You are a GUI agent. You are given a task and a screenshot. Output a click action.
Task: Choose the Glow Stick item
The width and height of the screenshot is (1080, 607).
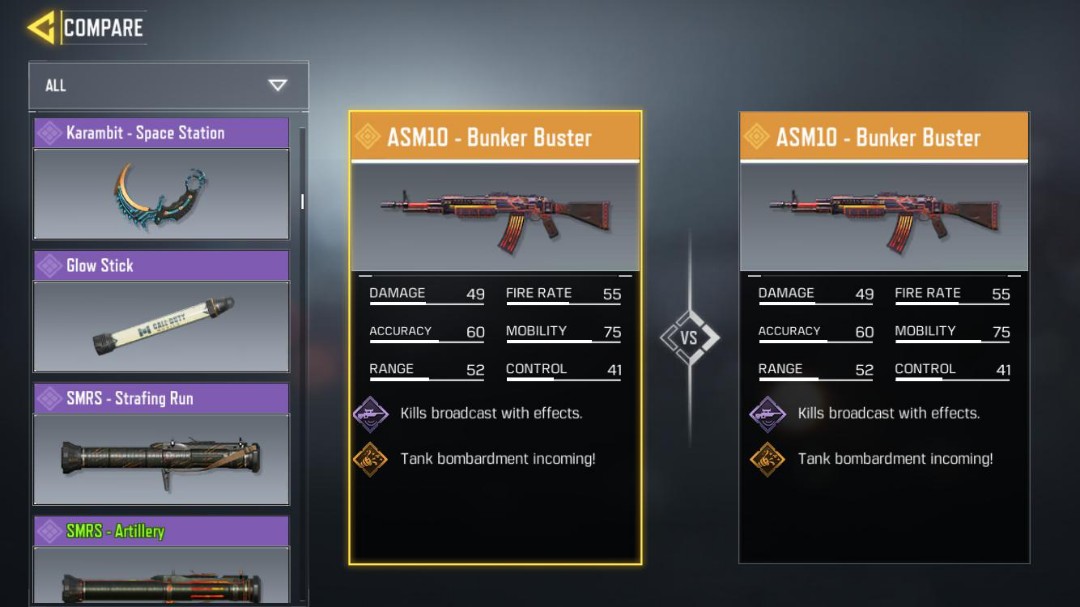pyautogui.click(x=161, y=312)
